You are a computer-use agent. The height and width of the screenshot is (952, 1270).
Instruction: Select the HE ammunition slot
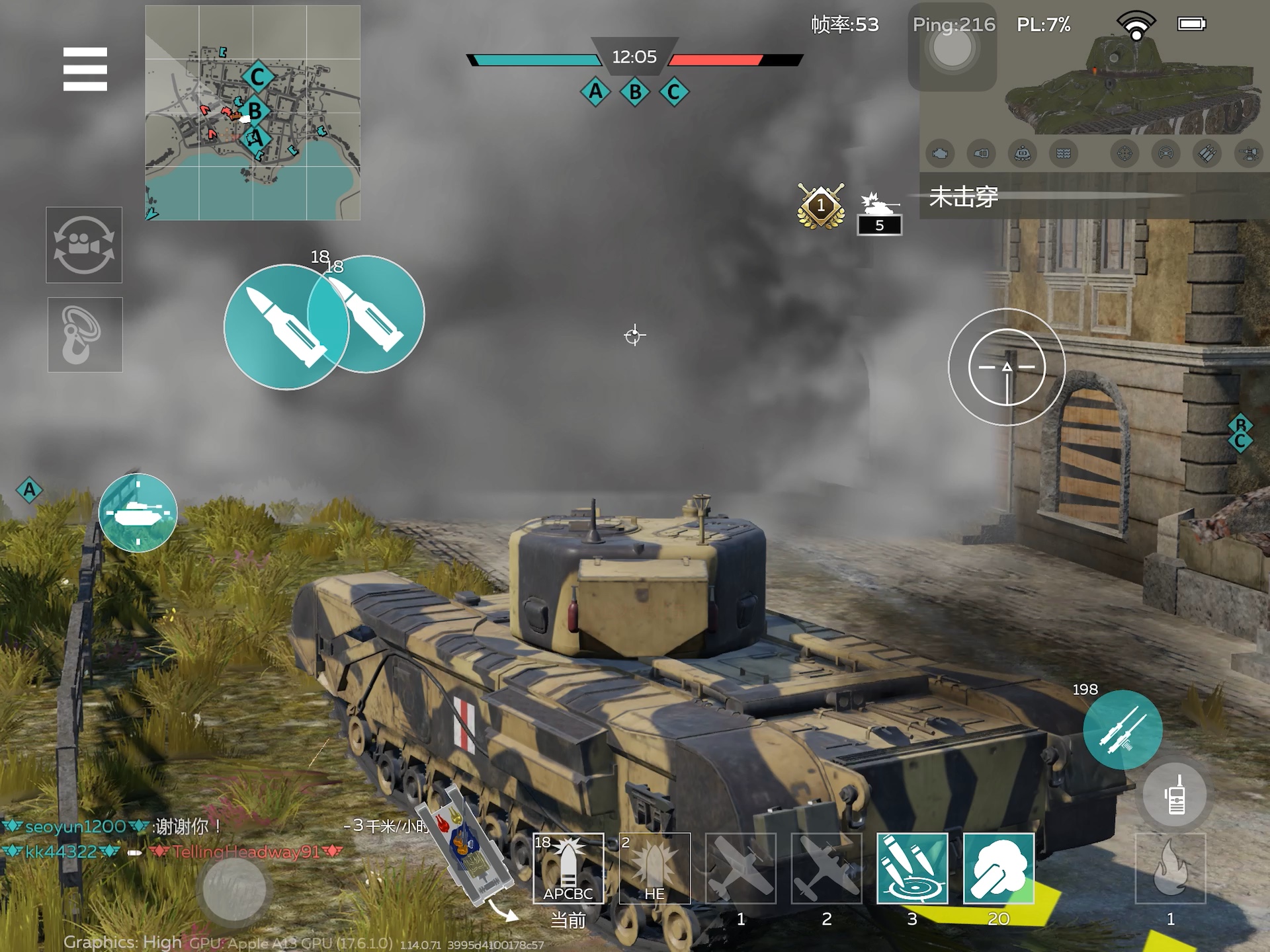click(x=654, y=868)
